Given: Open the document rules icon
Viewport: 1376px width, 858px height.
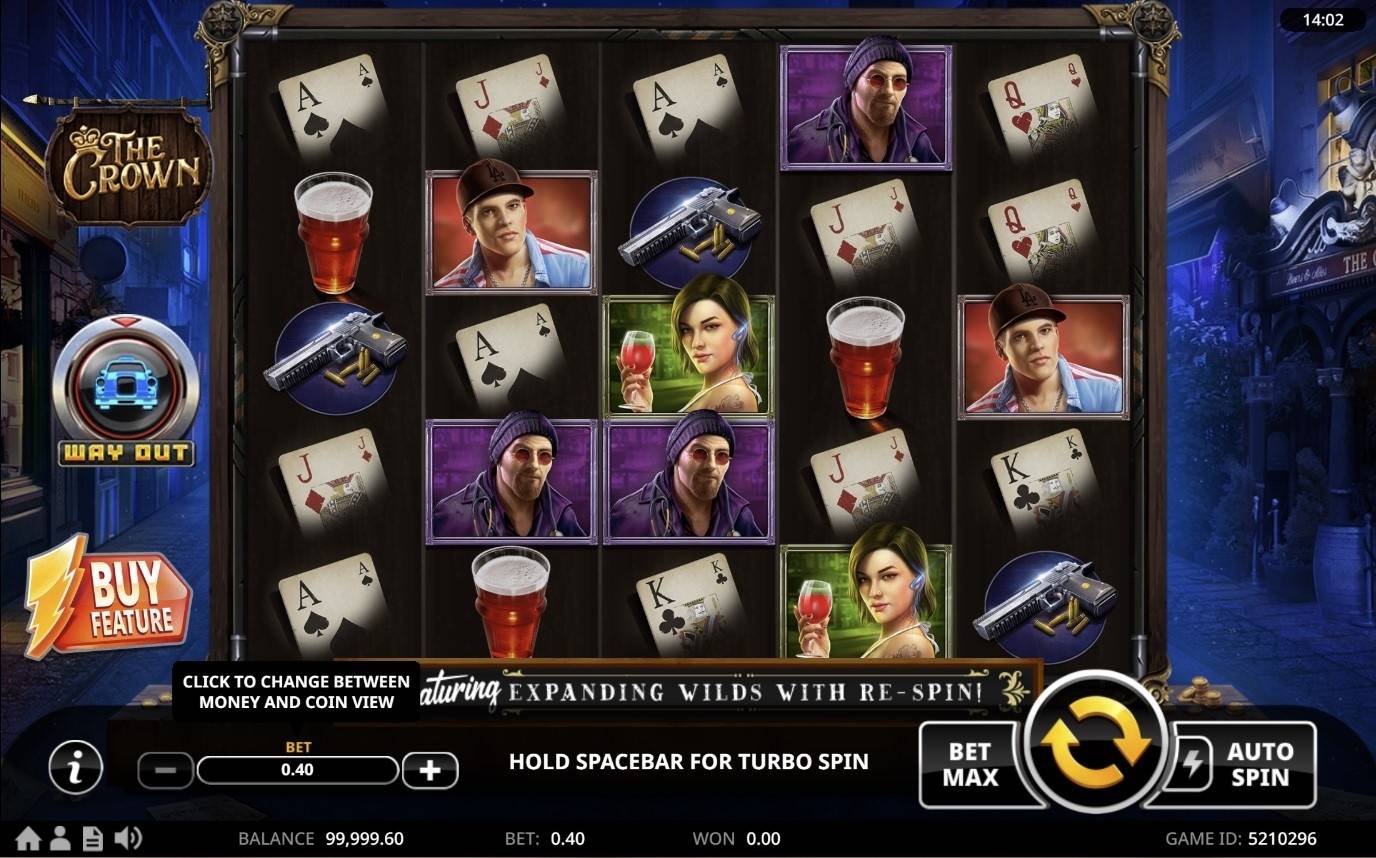Looking at the screenshot, I should pyautogui.click(x=92, y=838).
